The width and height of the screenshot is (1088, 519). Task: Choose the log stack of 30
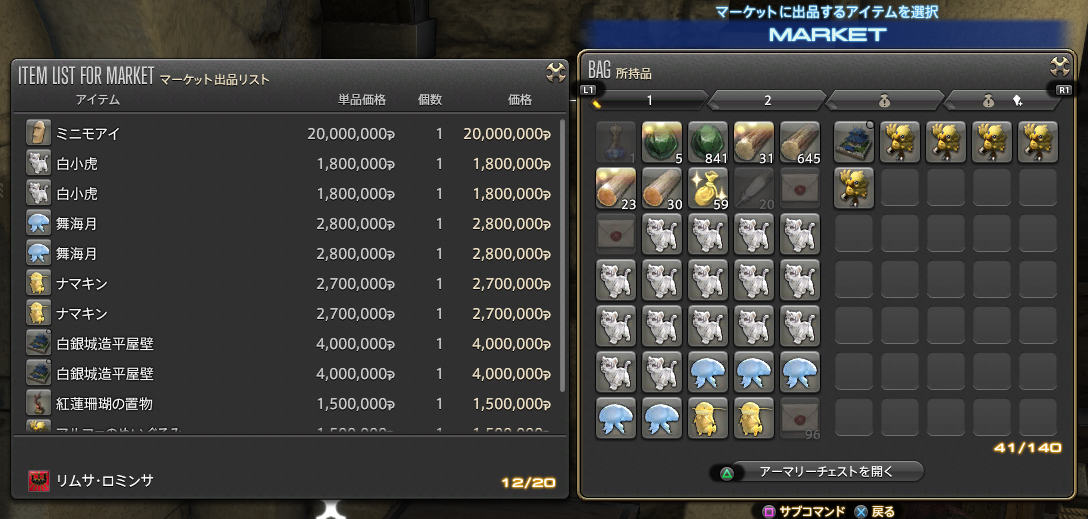[x=661, y=188]
